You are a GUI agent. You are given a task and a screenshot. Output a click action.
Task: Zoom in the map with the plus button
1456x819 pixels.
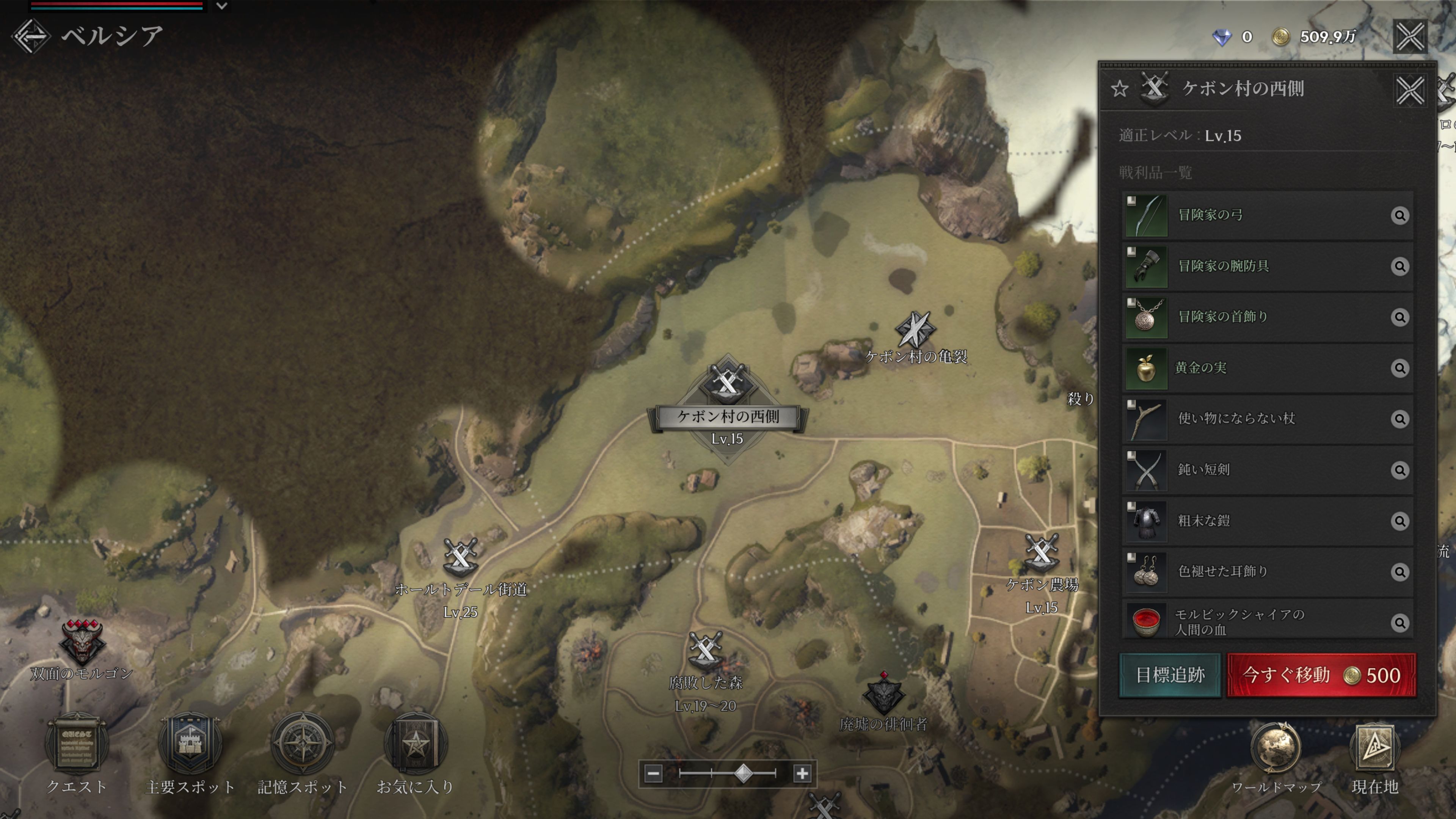click(802, 773)
